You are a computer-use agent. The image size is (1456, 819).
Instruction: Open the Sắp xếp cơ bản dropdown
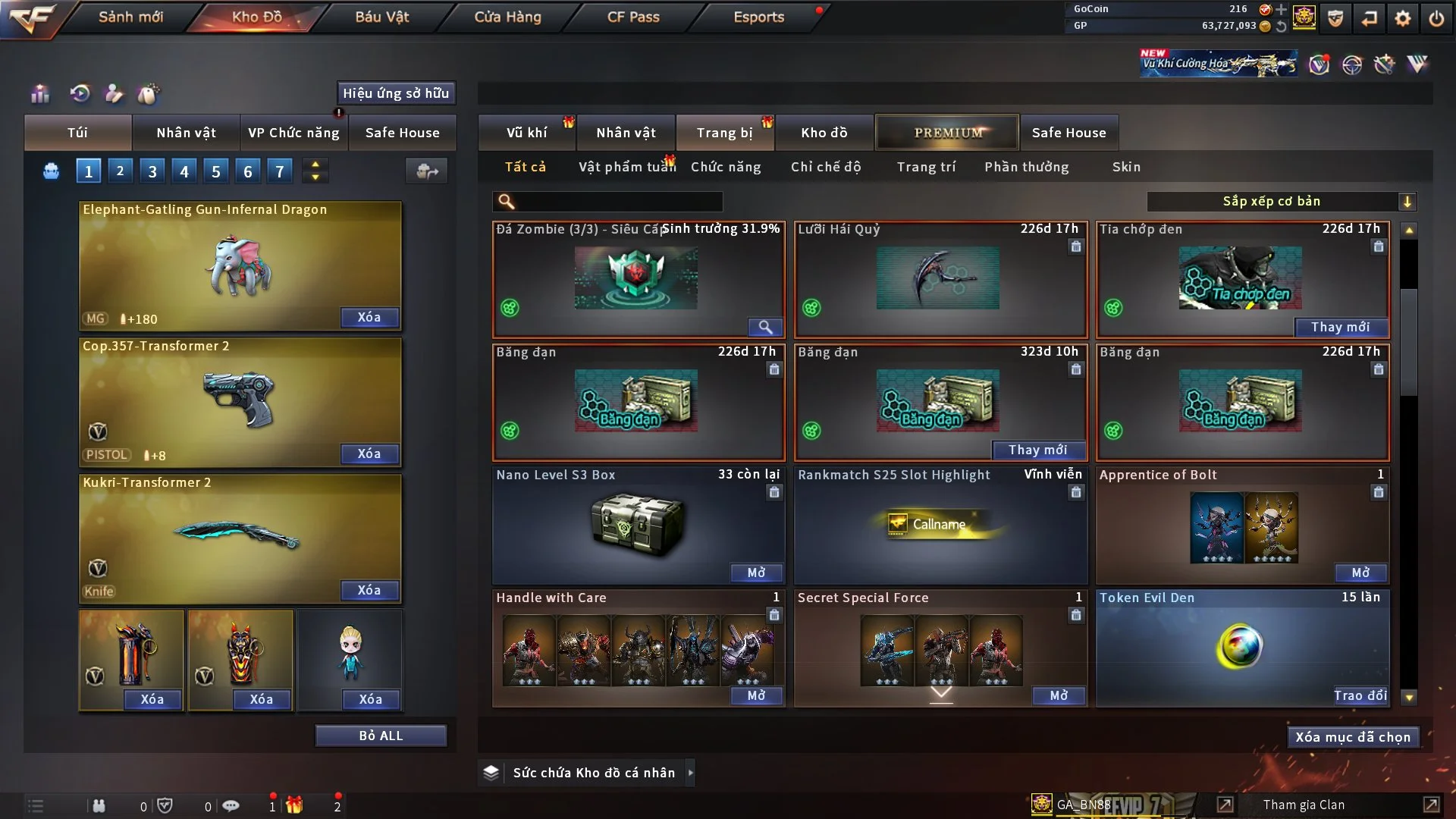pyautogui.click(x=1281, y=201)
